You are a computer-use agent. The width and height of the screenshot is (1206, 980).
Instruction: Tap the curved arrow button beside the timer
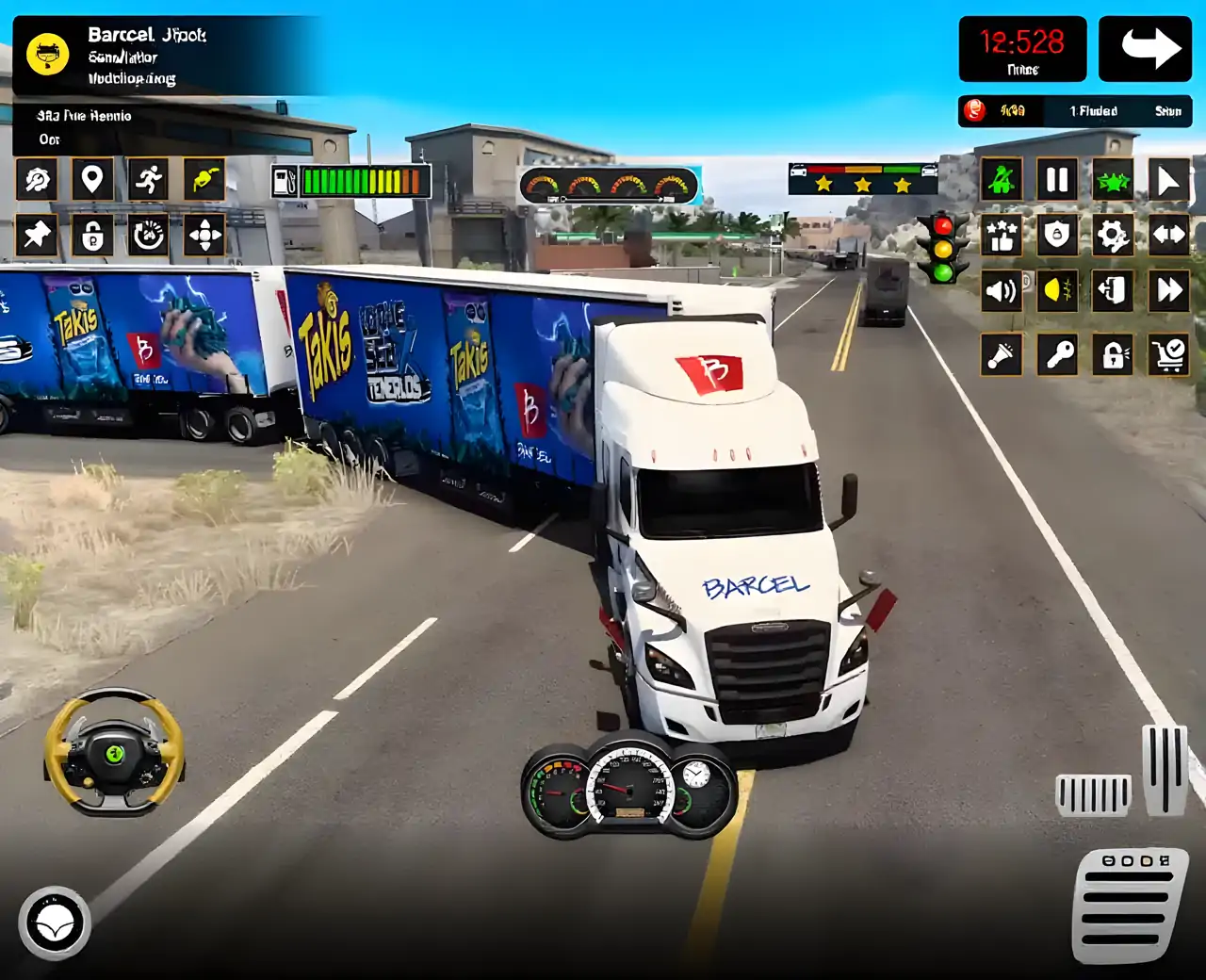[1144, 48]
